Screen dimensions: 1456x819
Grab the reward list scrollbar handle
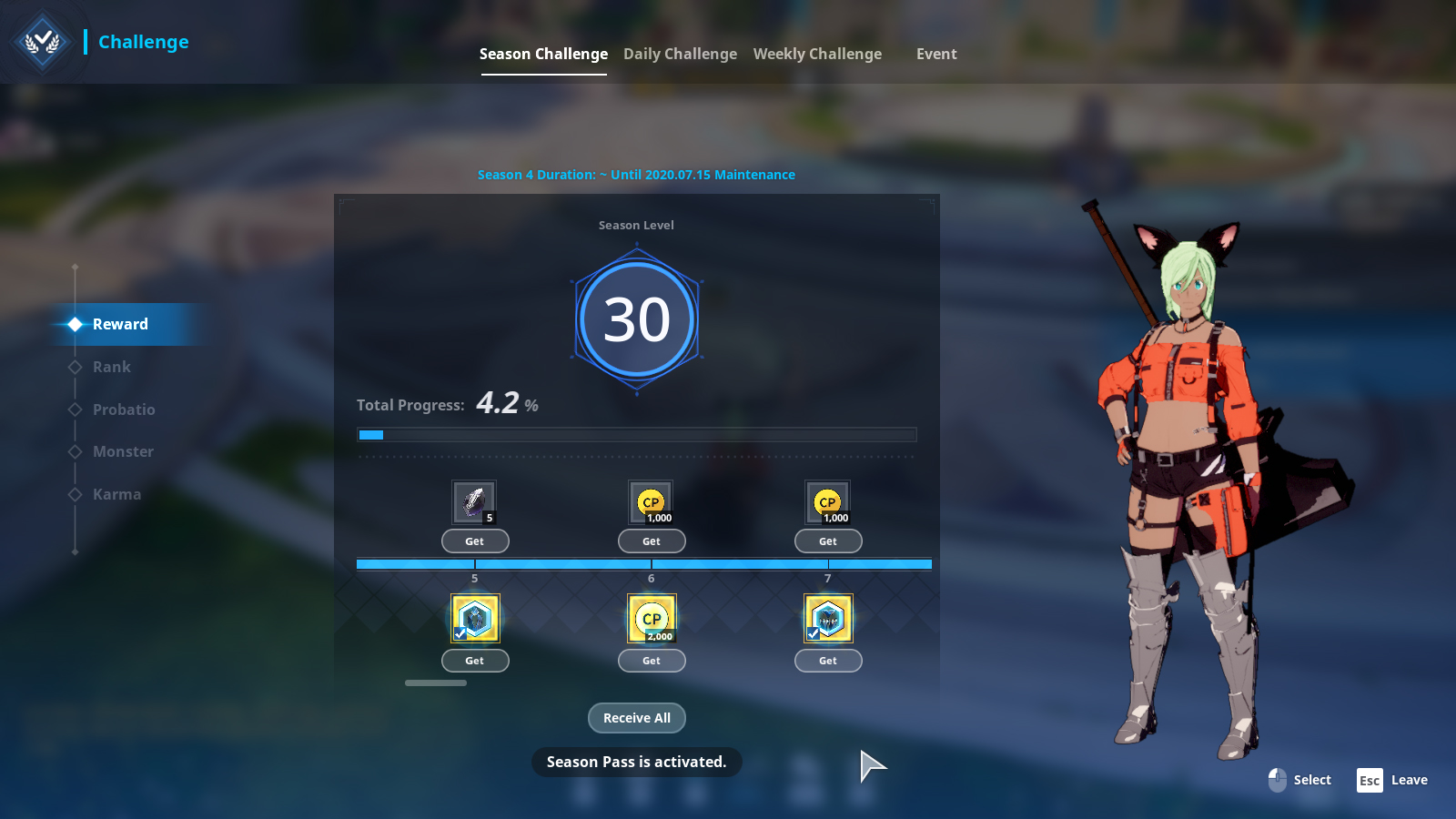point(436,682)
